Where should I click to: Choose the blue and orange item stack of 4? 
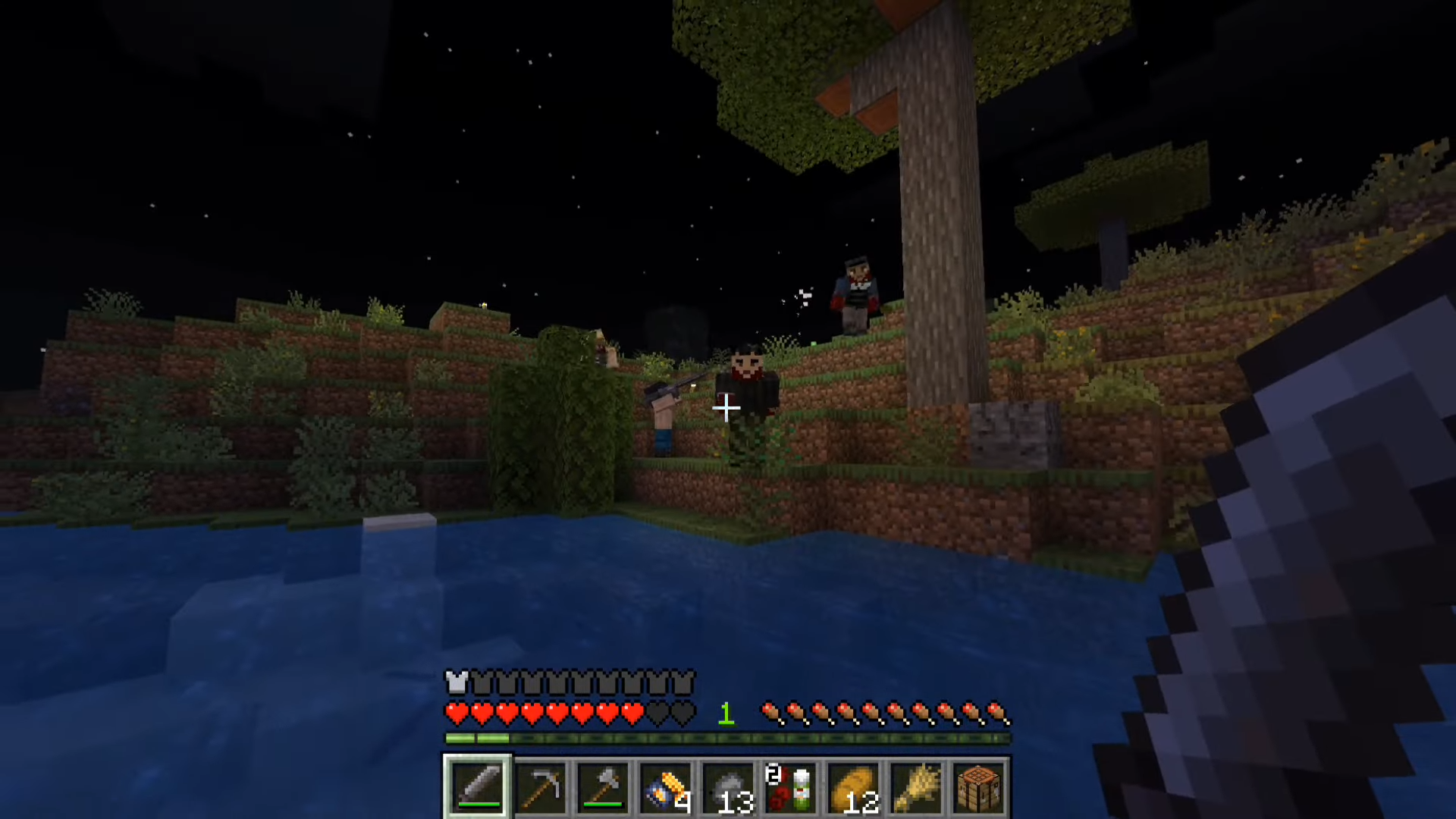coord(665,787)
